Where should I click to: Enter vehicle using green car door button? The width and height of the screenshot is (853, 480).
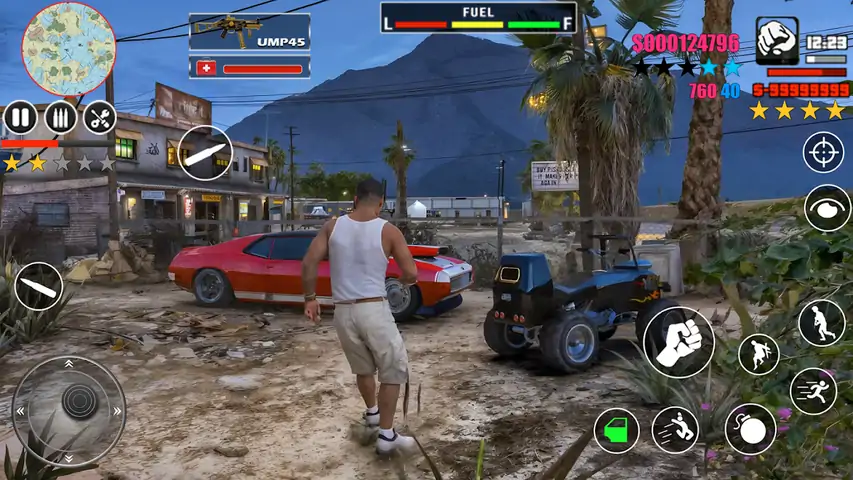[x=616, y=431]
